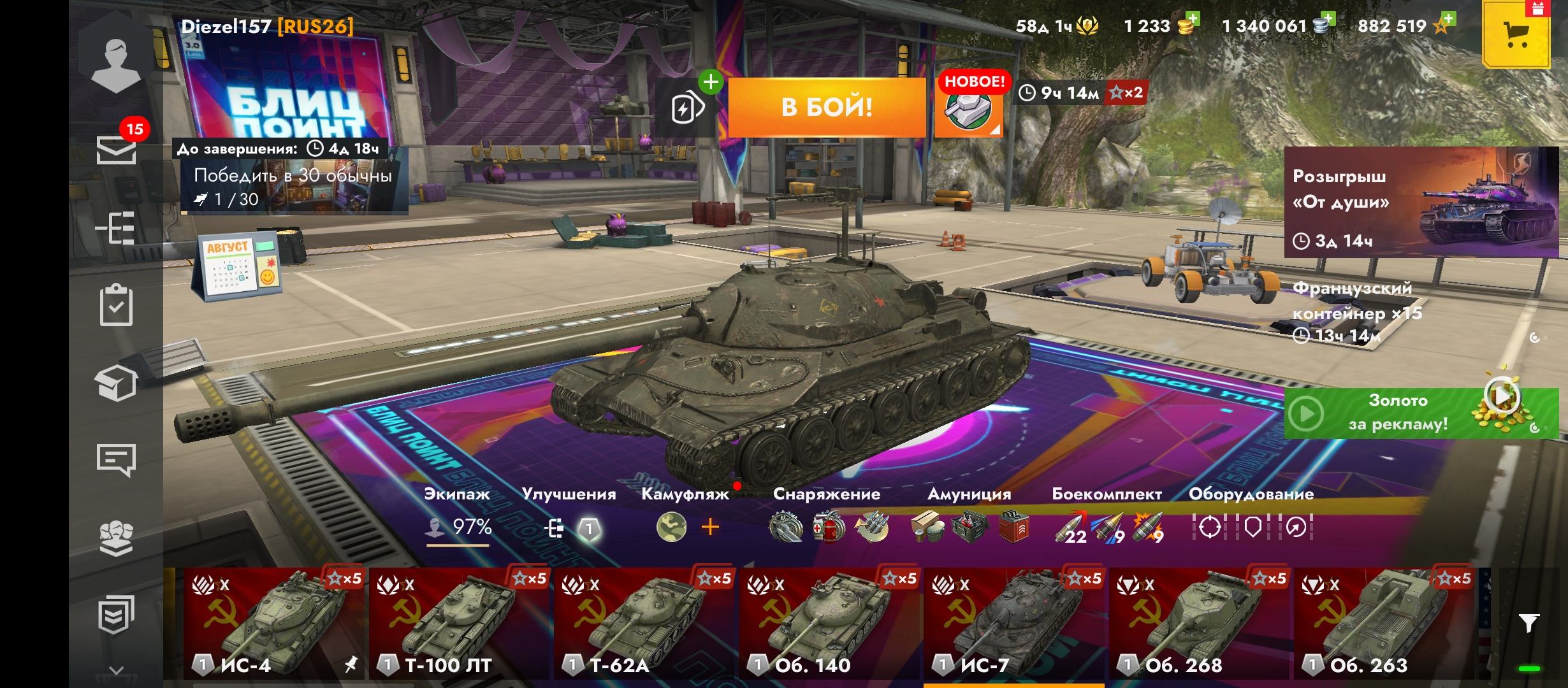Open the player profile avatar
The height and width of the screenshot is (688, 1568).
(115, 62)
